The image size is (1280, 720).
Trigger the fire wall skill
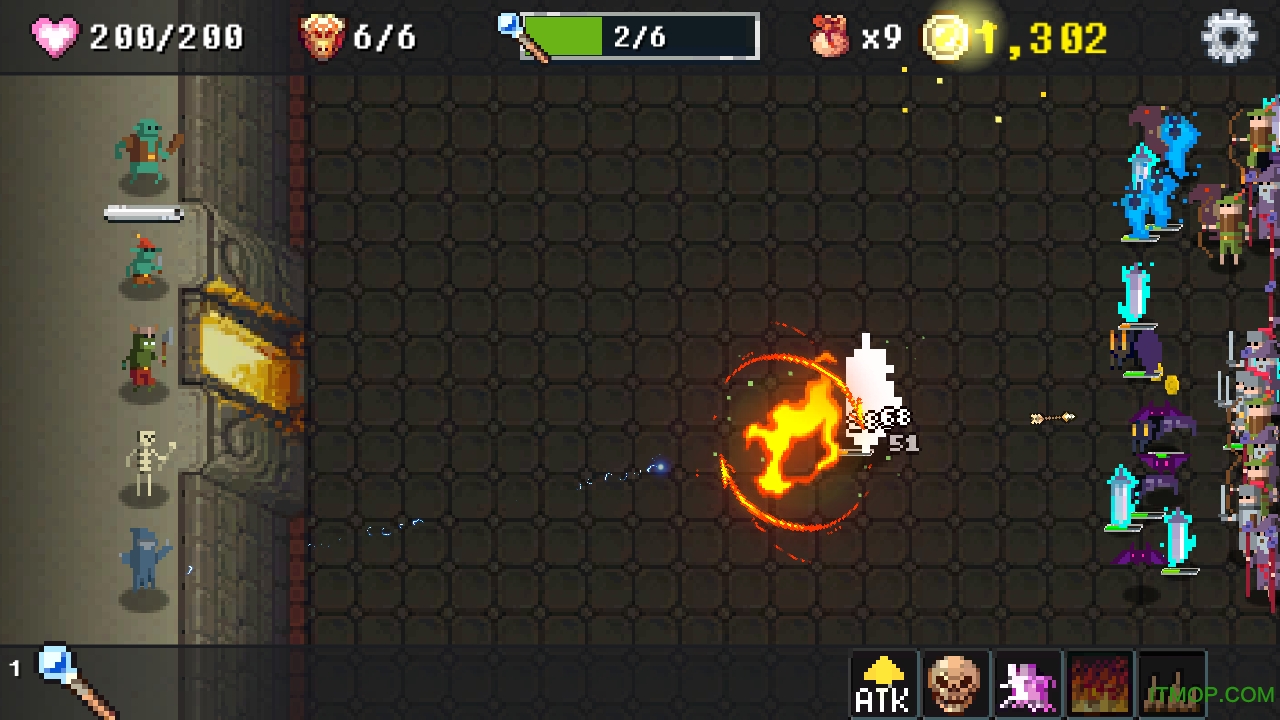pyautogui.click(x=1099, y=685)
